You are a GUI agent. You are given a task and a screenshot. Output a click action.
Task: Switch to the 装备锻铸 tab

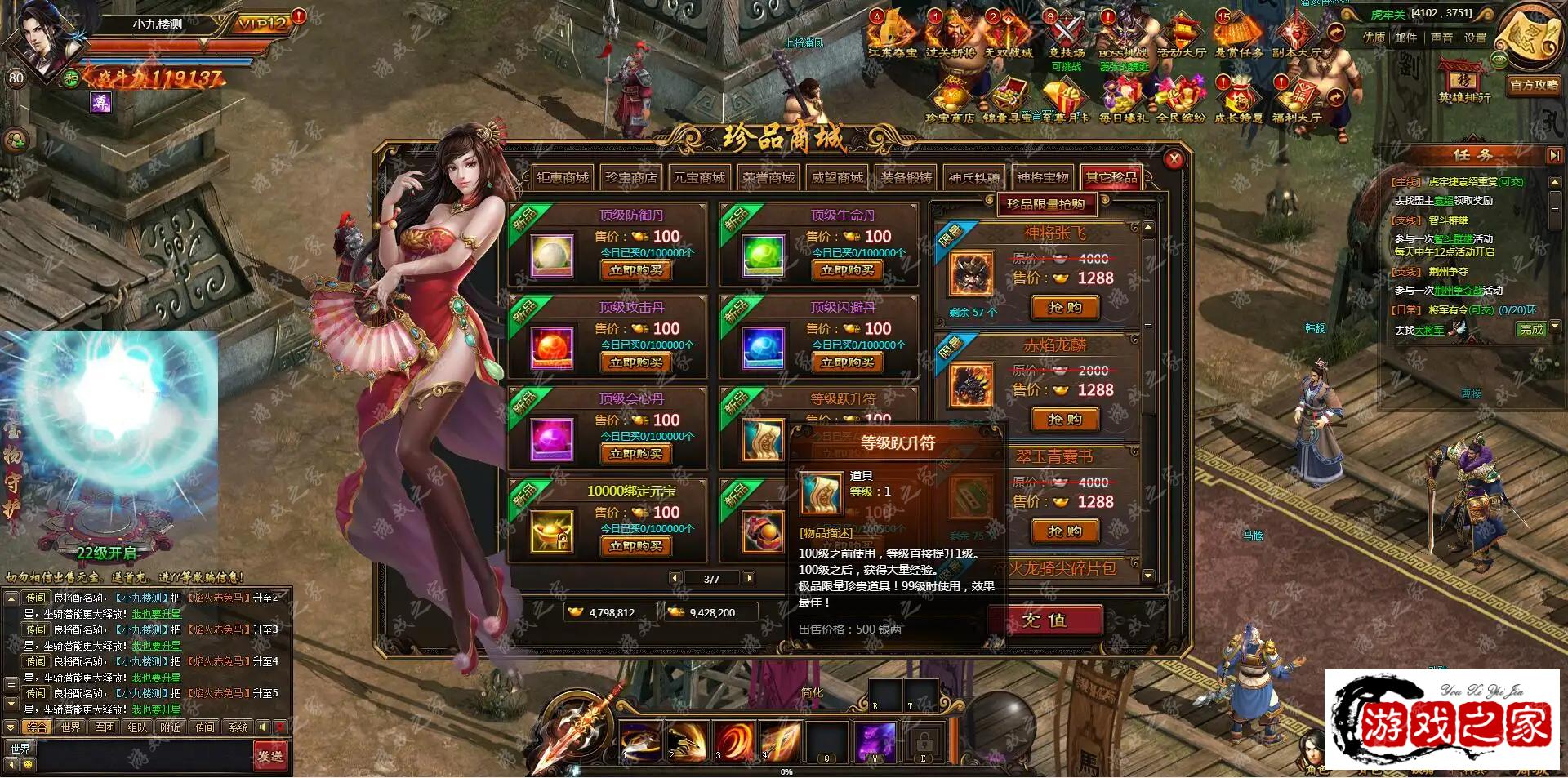click(906, 178)
